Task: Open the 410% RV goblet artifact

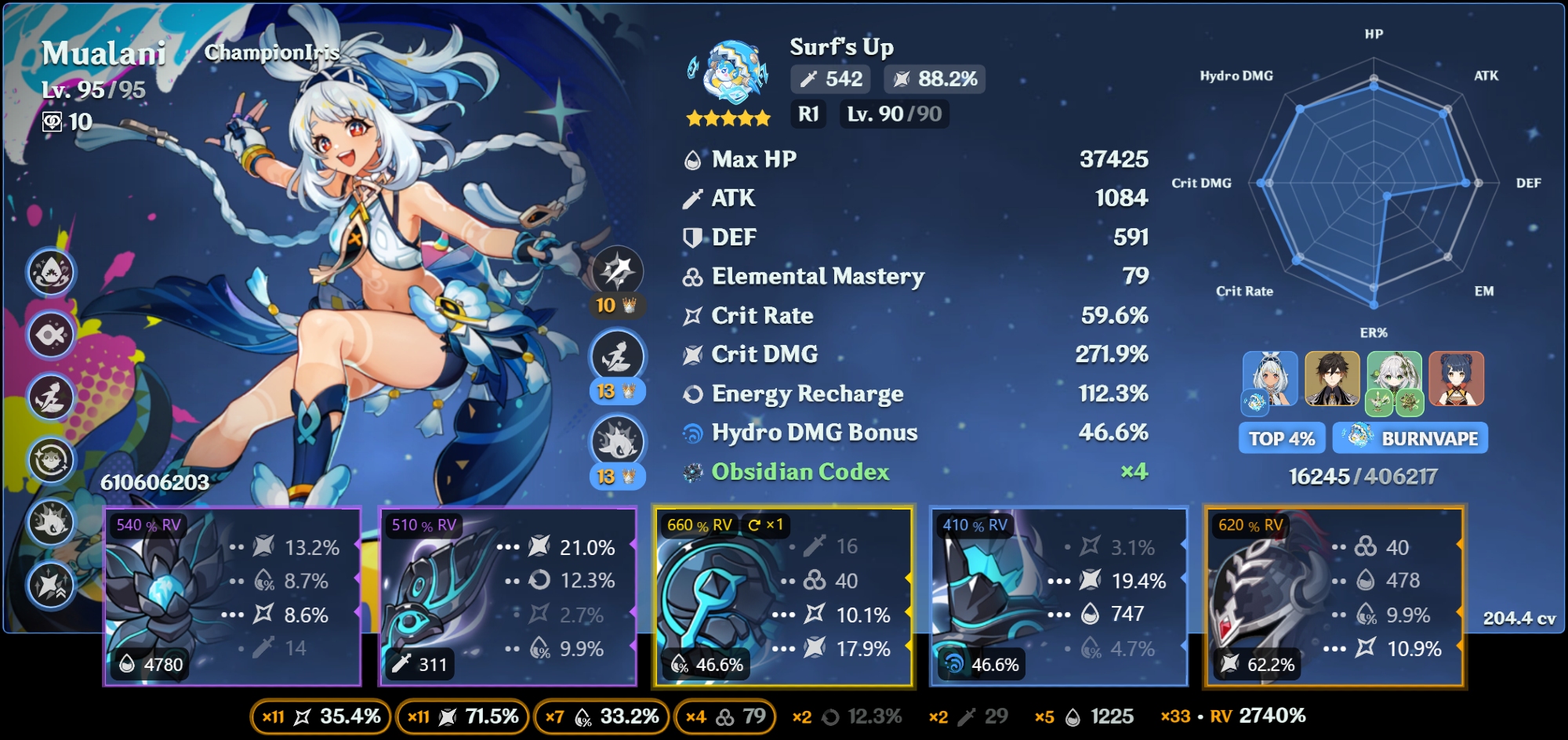Action: 1058,596
